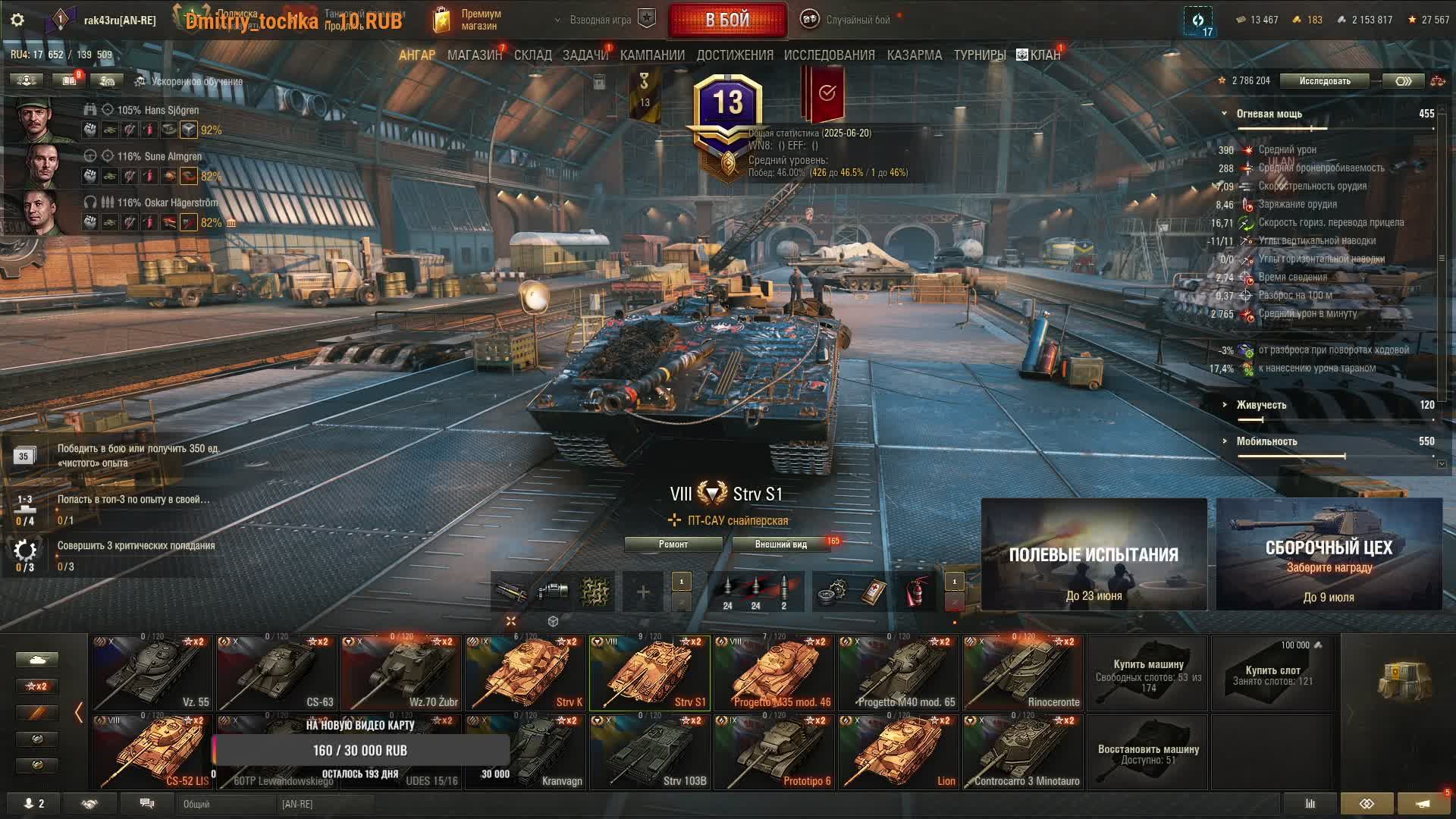The height and width of the screenshot is (819, 1456).
Task: Open the КАМПАНИИ tab
Action: pos(652,55)
